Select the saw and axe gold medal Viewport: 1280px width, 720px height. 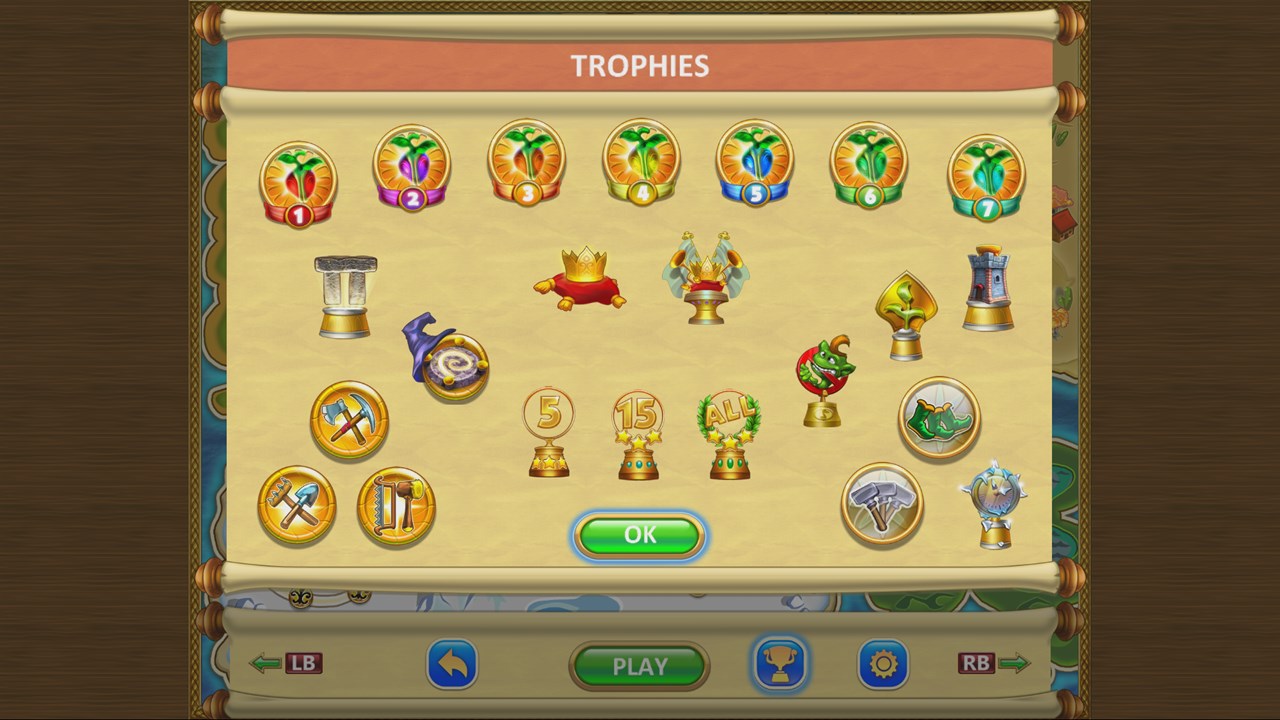[396, 506]
